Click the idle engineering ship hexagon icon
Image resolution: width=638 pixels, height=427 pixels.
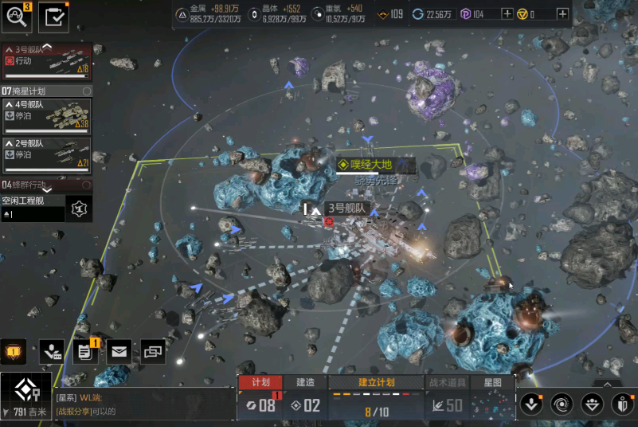pos(80,208)
